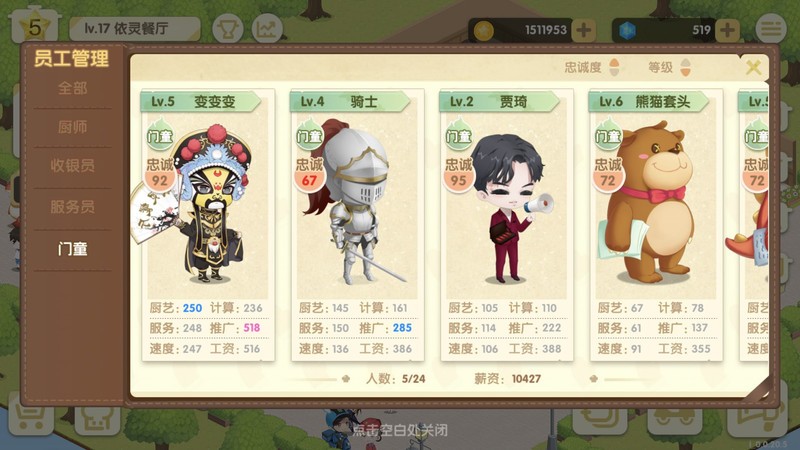Select the 变变变 opera character card
The image size is (800, 450).
(x=206, y=225)
